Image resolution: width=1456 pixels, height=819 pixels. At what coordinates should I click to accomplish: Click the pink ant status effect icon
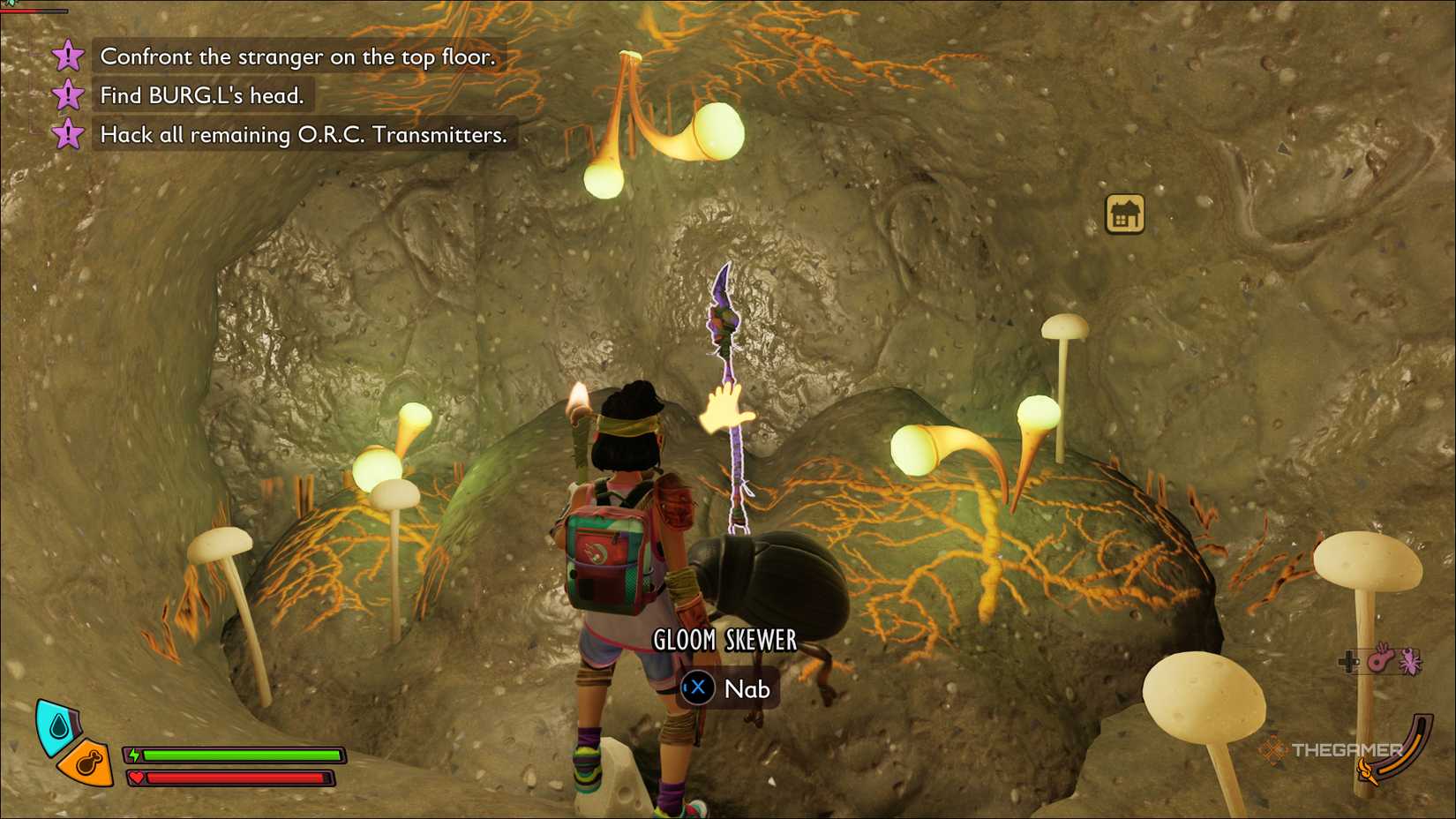1410,660
